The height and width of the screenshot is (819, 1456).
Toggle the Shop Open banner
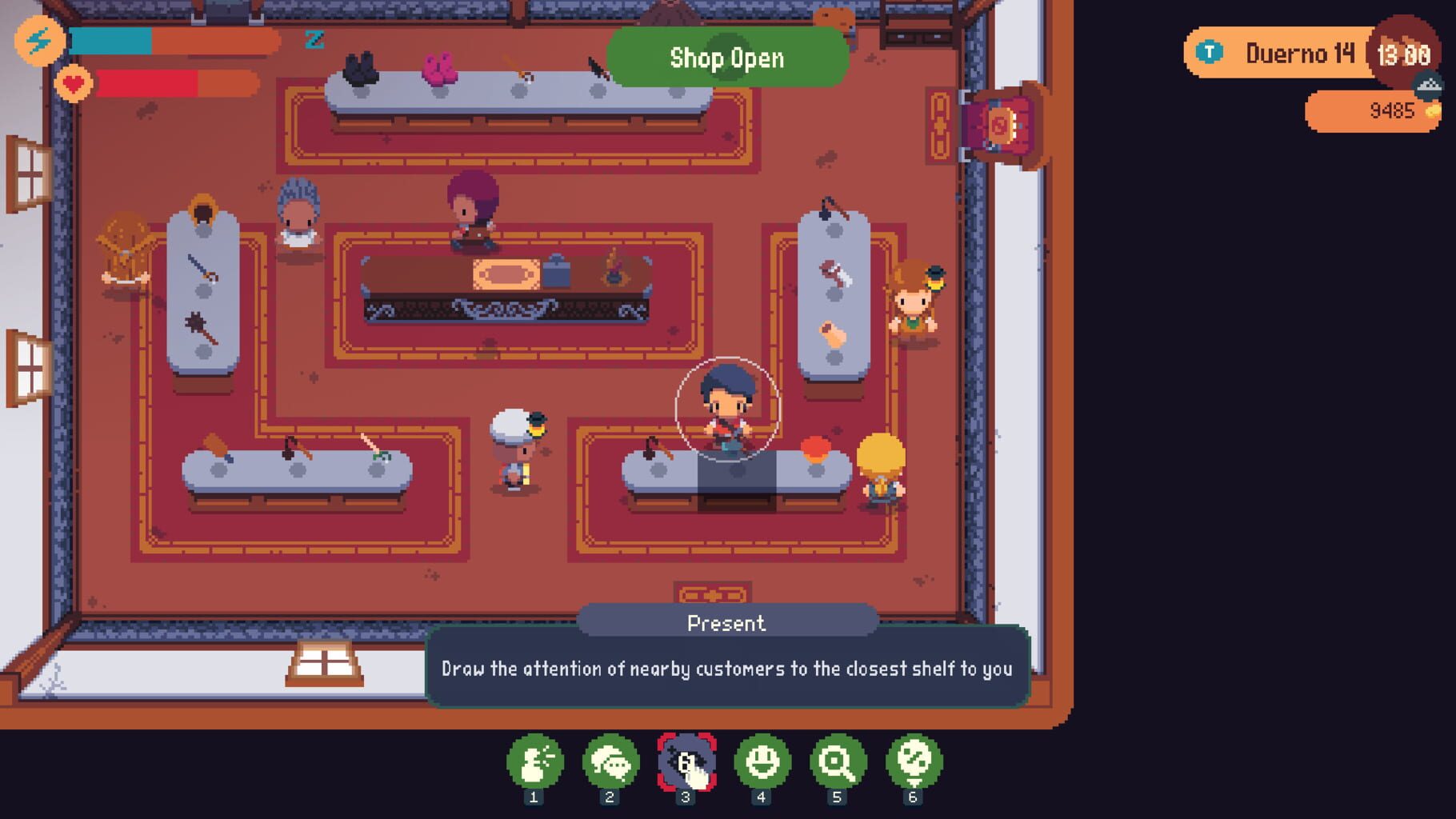(726, 58)
